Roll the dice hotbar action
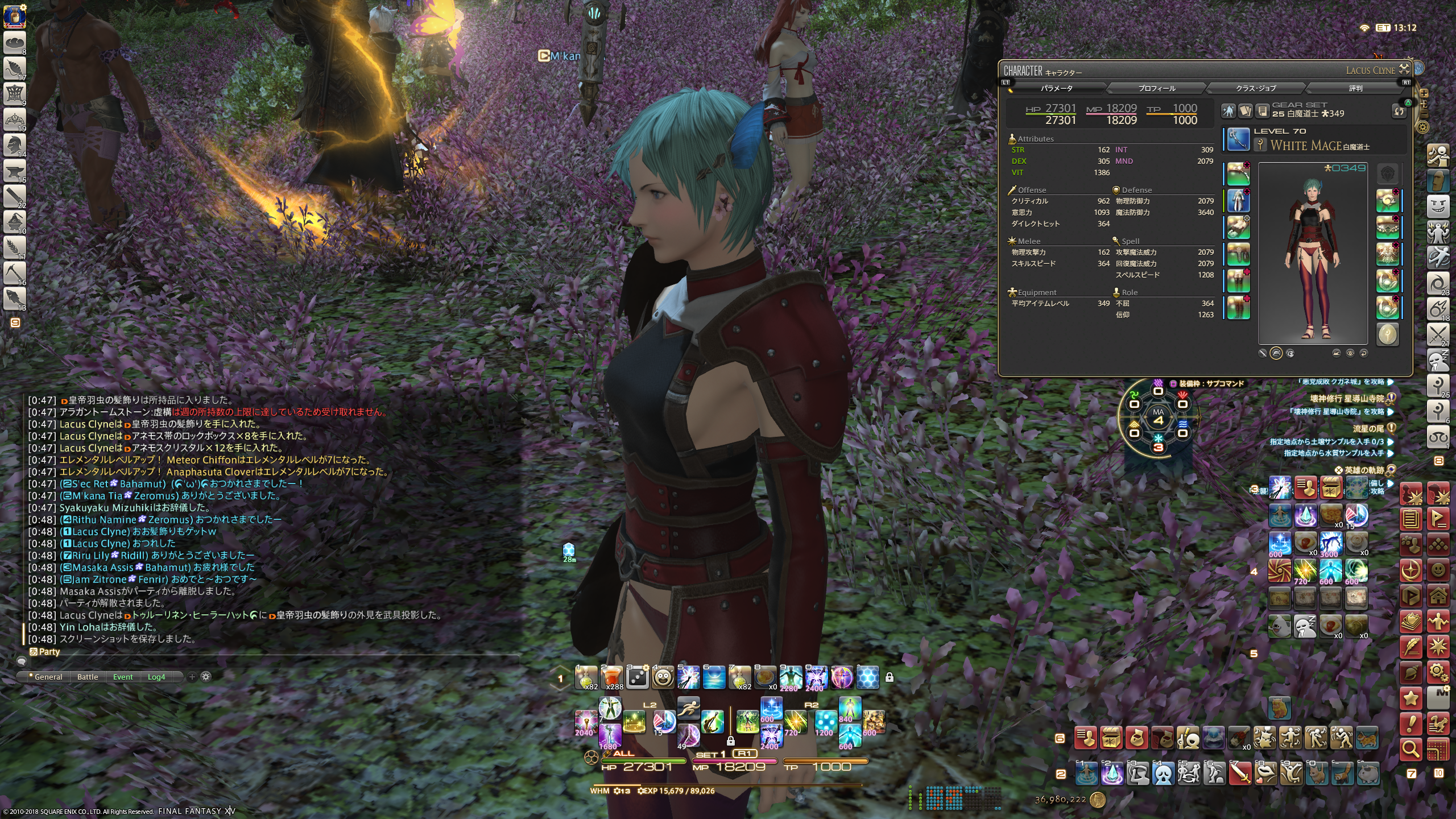Image resolution: width=1456 pixels, height=819 pixels. (x=637, y=677)
